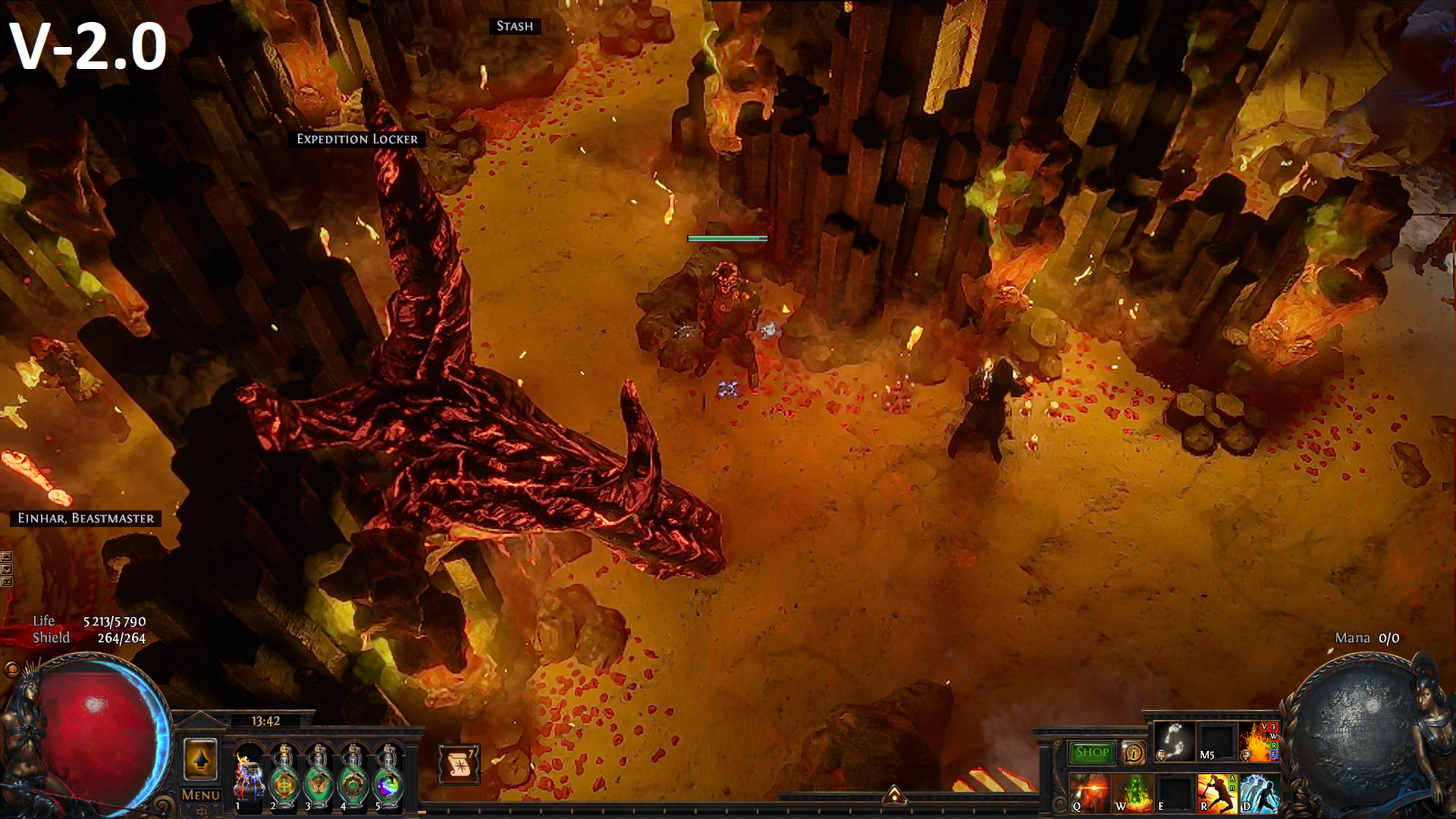Screen dimensions: 1456x819
Task: Use the winged green flask in slot 3
Action: pos(318,777)
